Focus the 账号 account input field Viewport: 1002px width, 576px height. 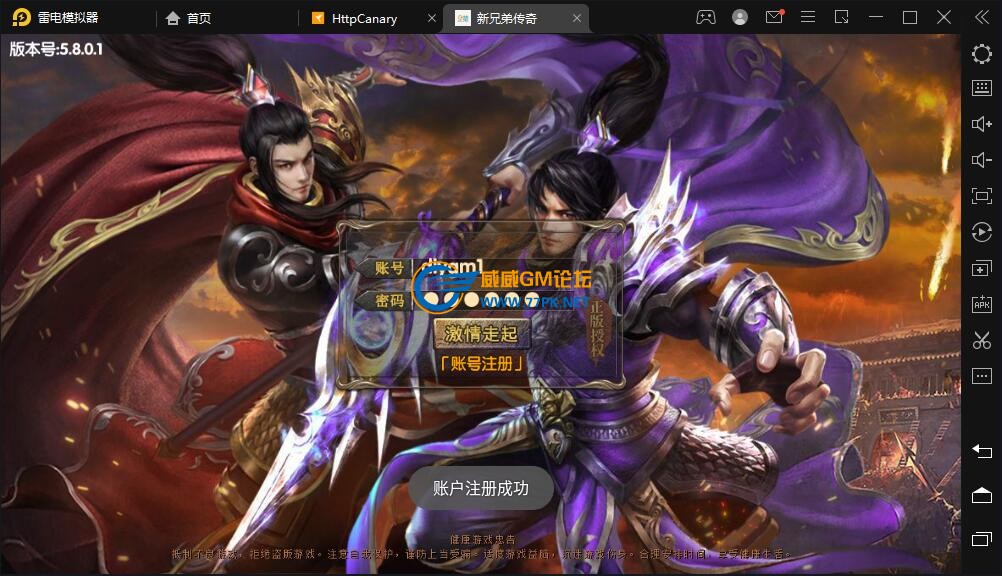pos(500,268)
